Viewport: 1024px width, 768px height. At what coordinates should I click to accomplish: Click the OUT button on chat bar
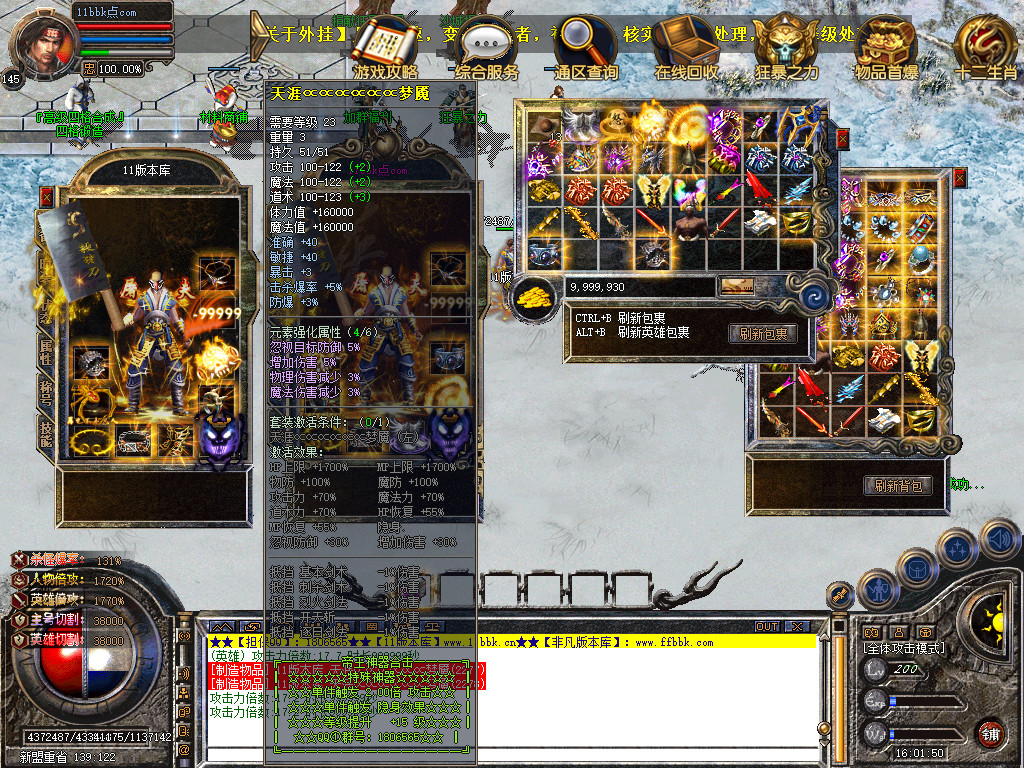click(767, 626)
